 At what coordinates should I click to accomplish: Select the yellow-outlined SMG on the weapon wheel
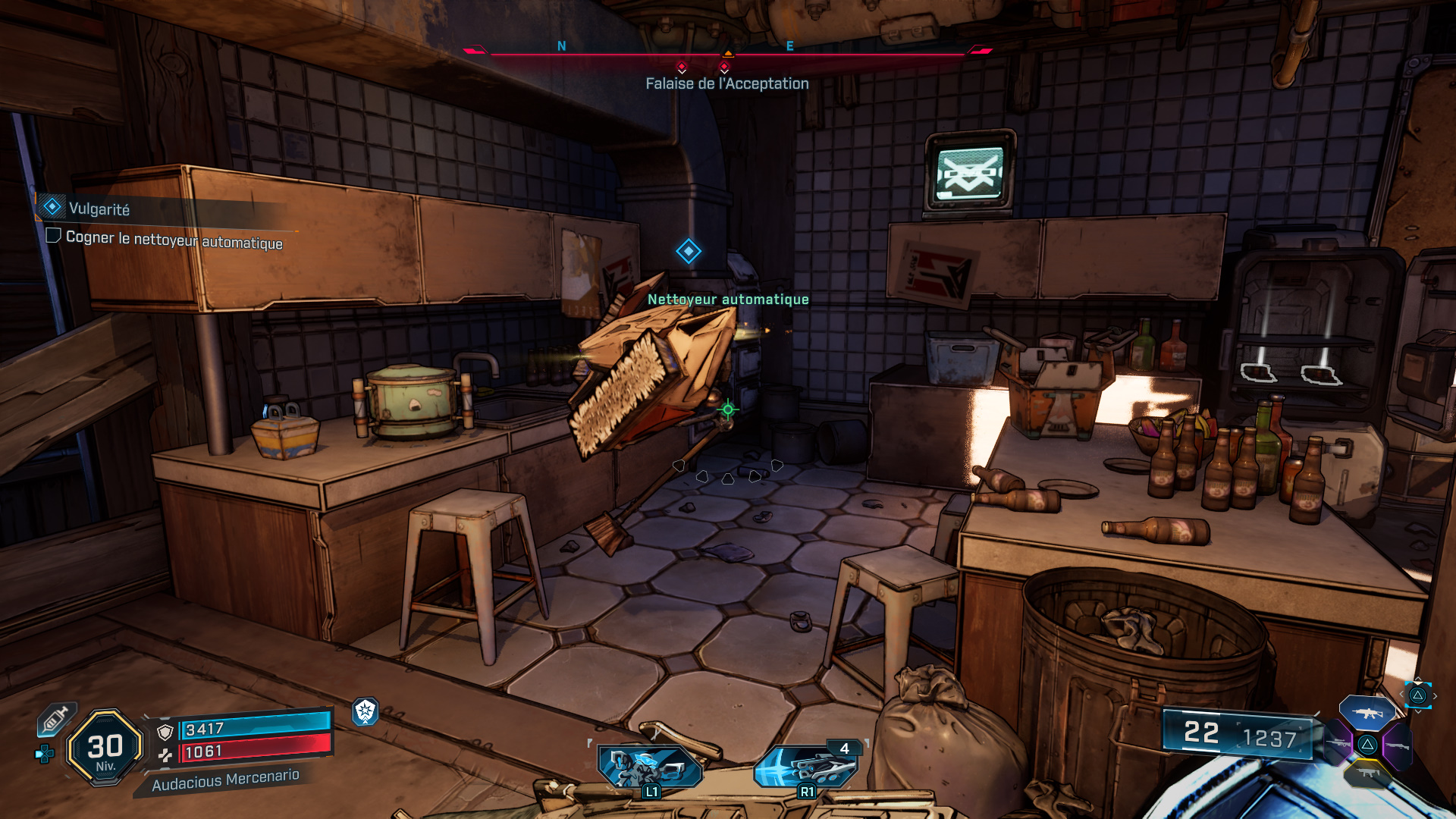pos(1367,773)
